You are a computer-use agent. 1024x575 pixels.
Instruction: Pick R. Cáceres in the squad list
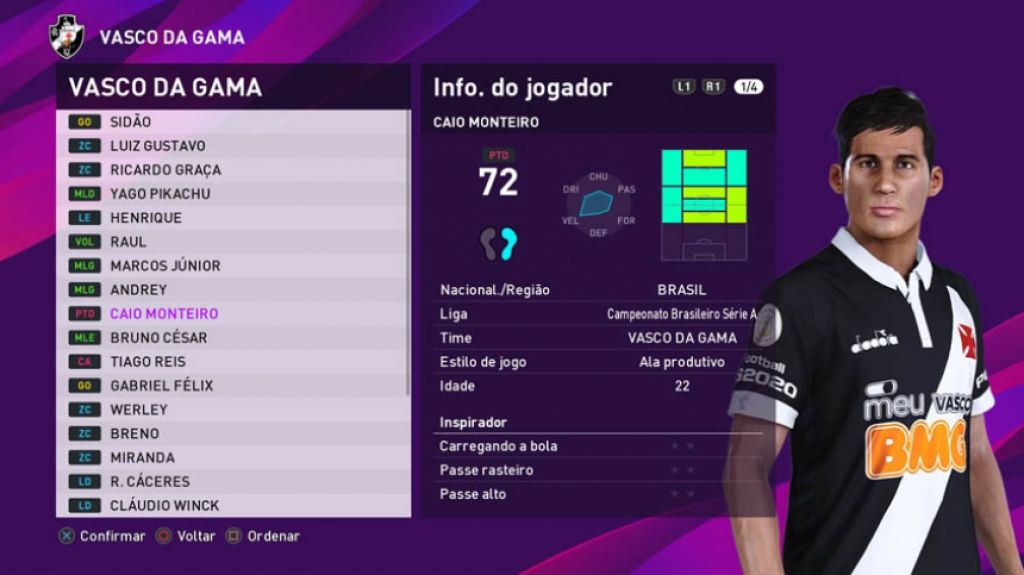[232, 482]
